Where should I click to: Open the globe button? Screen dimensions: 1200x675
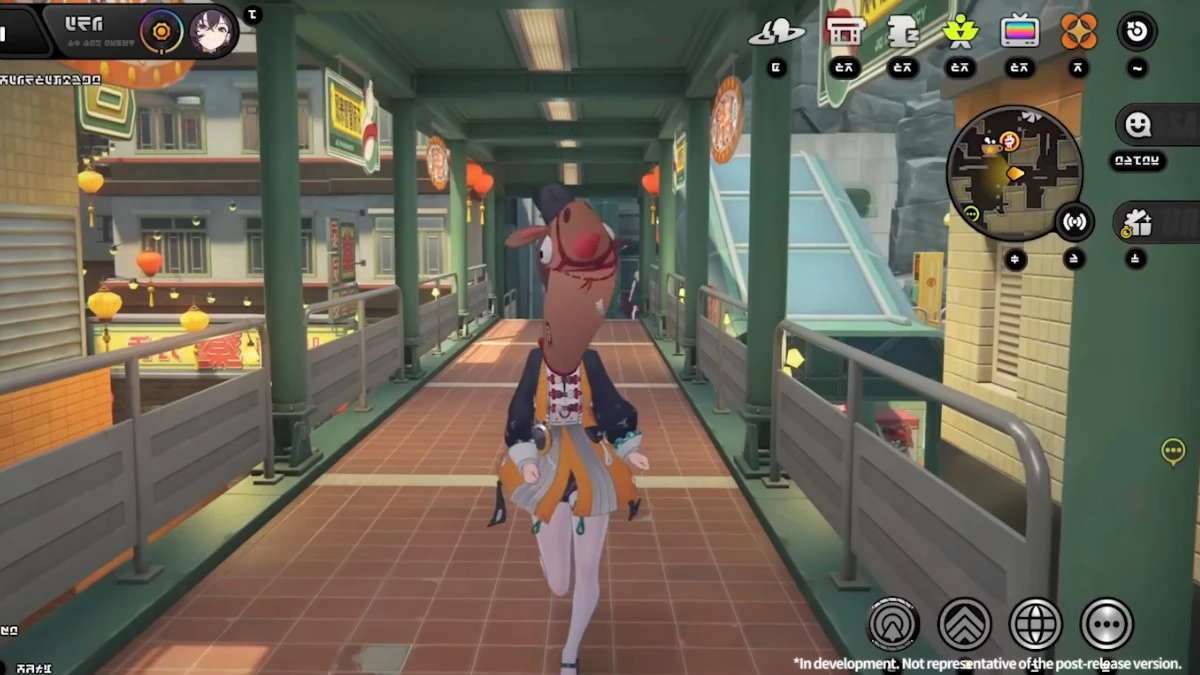(x=1036, y=624)
